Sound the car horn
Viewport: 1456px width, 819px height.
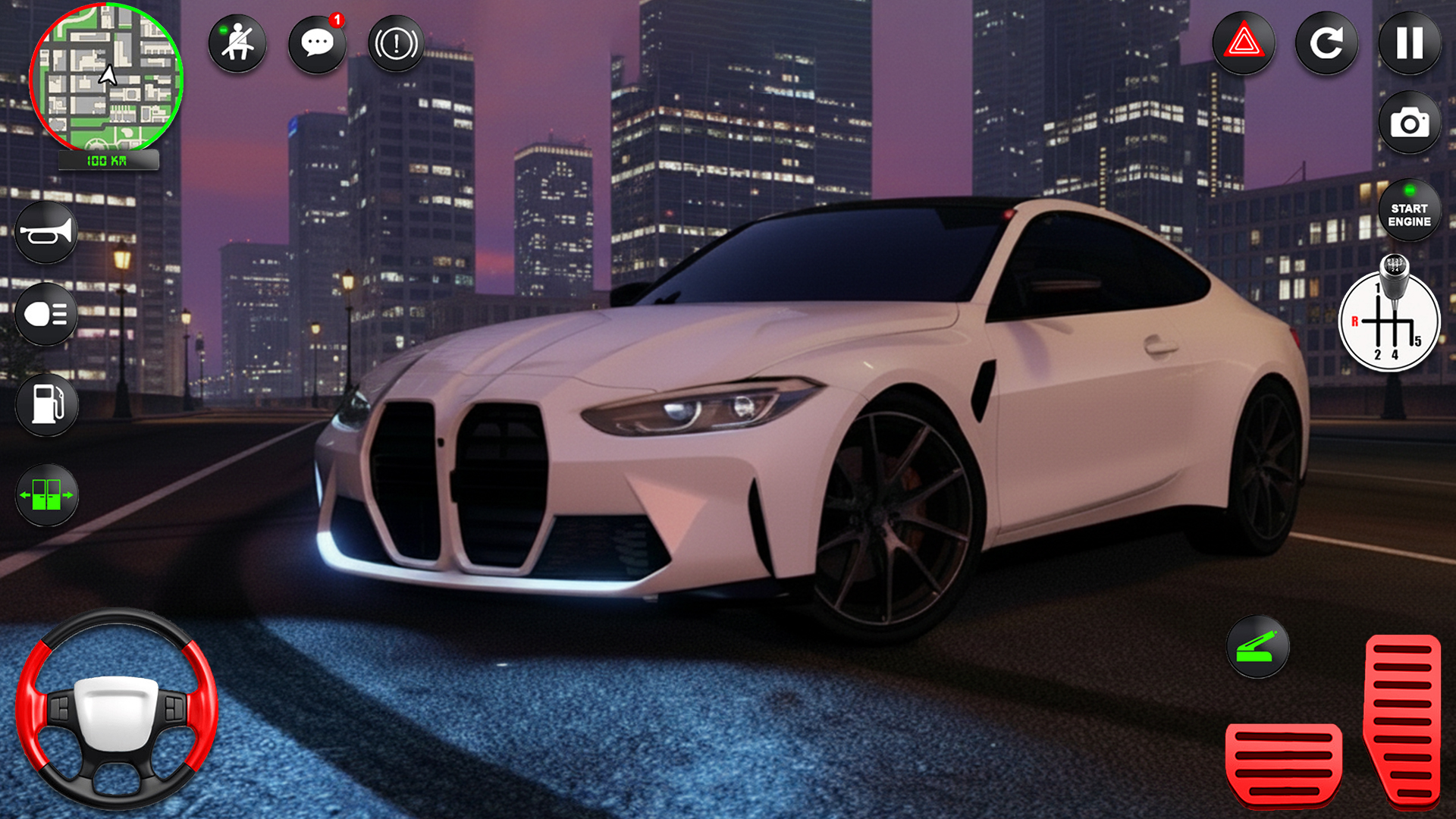(45, 231)
